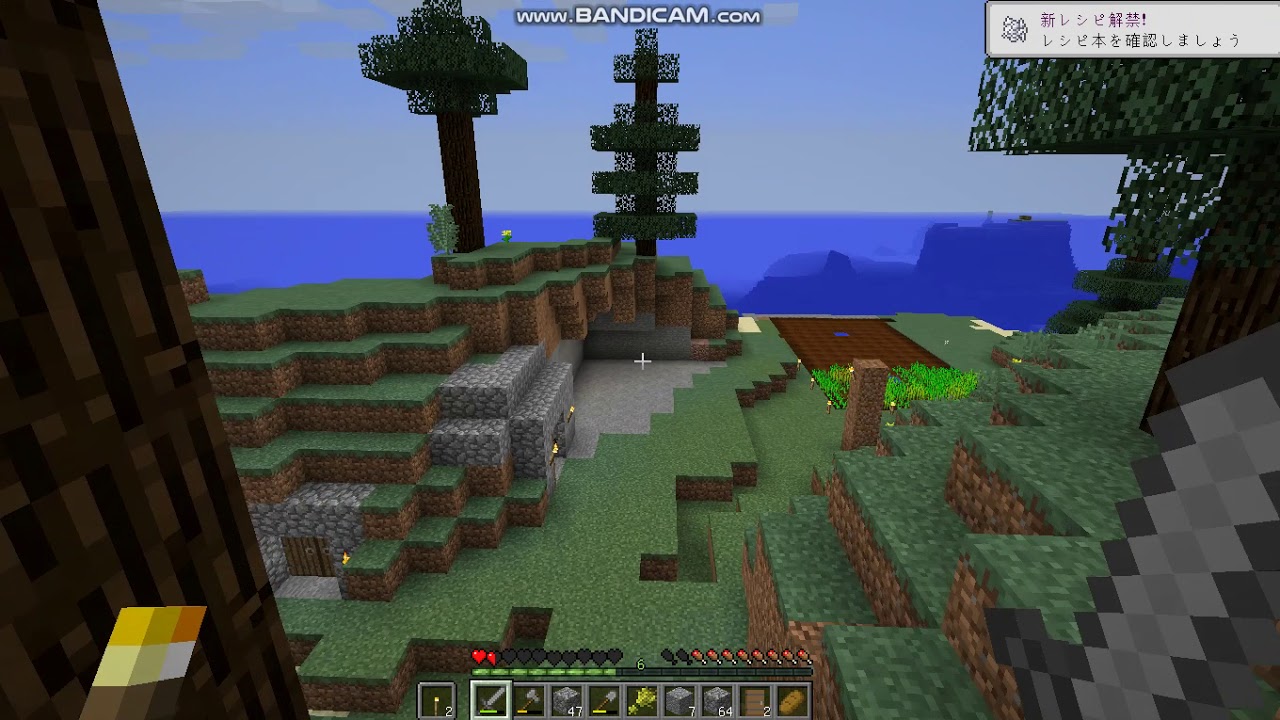This screenshot has height=720, width=1280.
Task: Select the stone shovel hotbar slot
Action: pos(603,700)
